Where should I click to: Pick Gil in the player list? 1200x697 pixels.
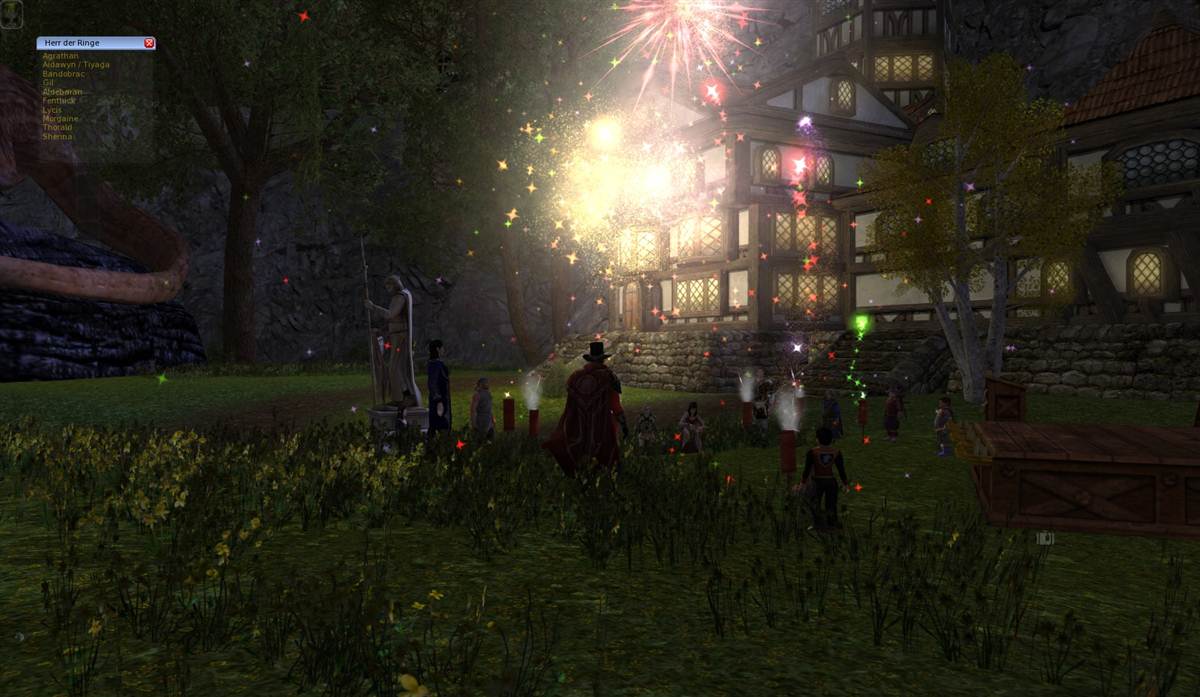click(x=48, y=83)
